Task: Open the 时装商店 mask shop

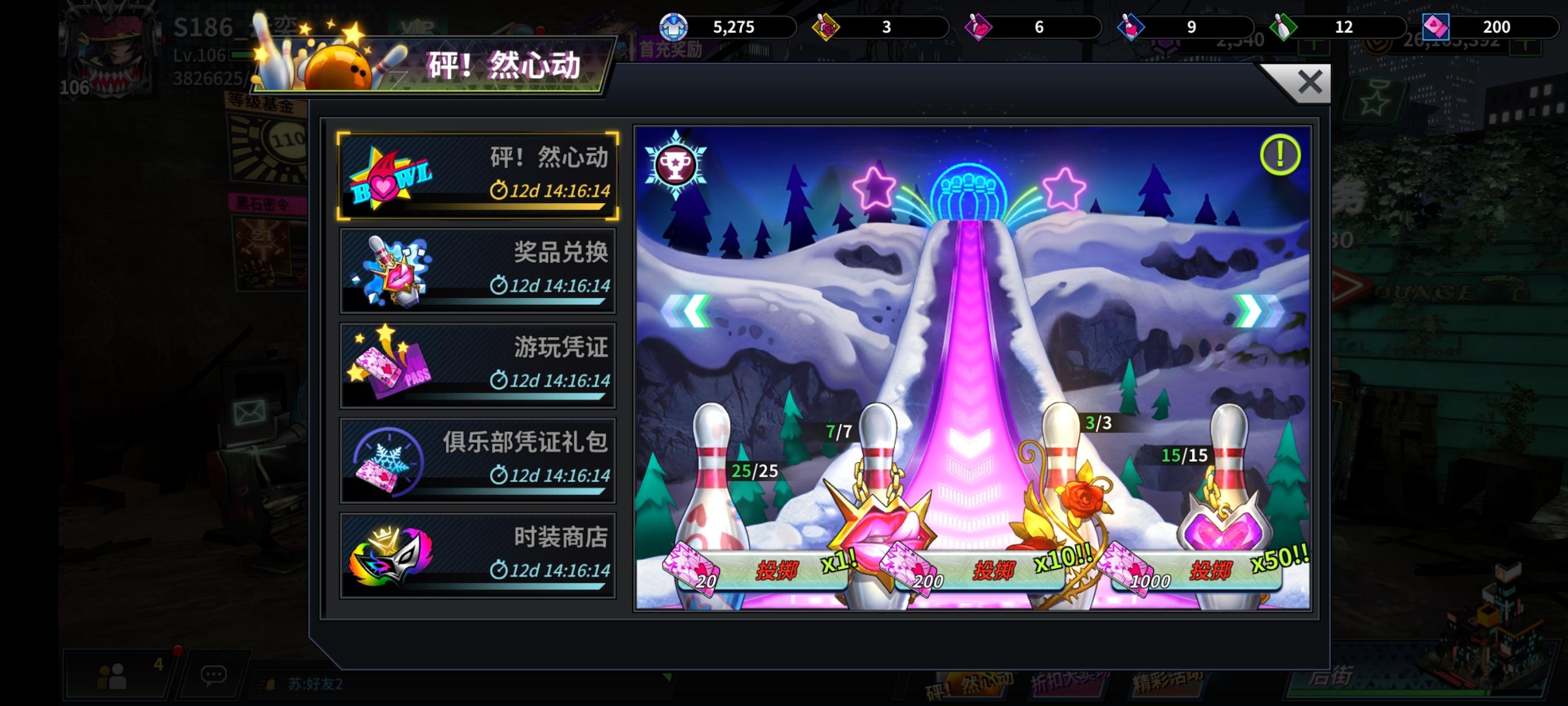Action: (478, 553)
